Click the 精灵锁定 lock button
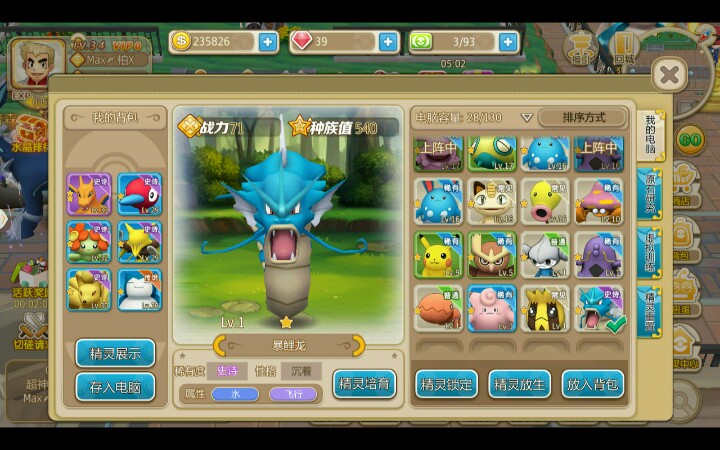 pyautogui.click(x=446, y=383)
